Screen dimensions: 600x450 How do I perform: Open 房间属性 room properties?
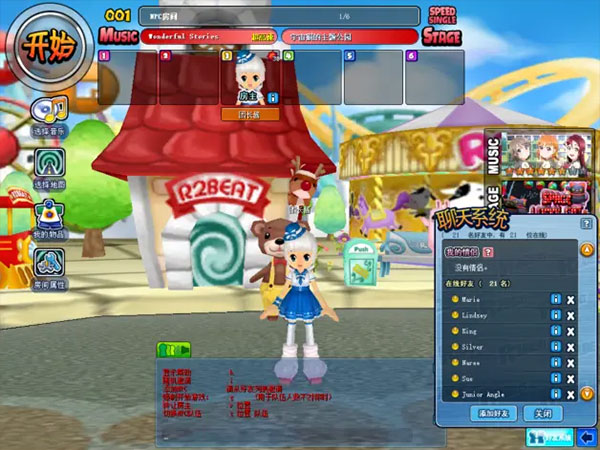tap(49, 267)
